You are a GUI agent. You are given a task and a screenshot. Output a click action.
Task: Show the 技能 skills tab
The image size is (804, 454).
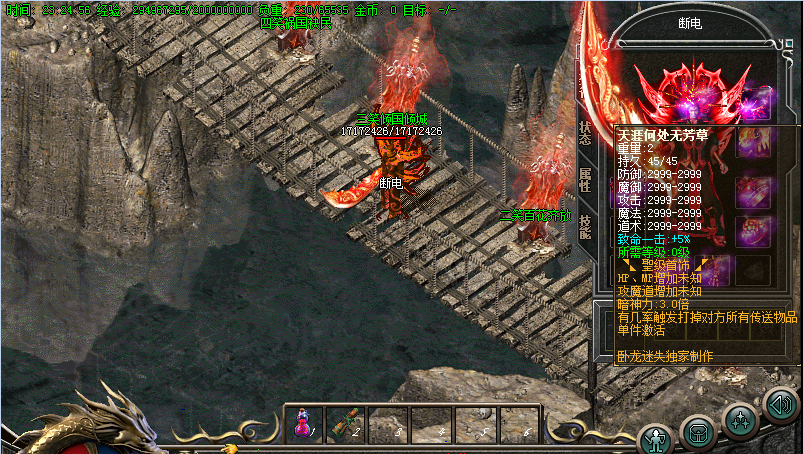point(585,226)
